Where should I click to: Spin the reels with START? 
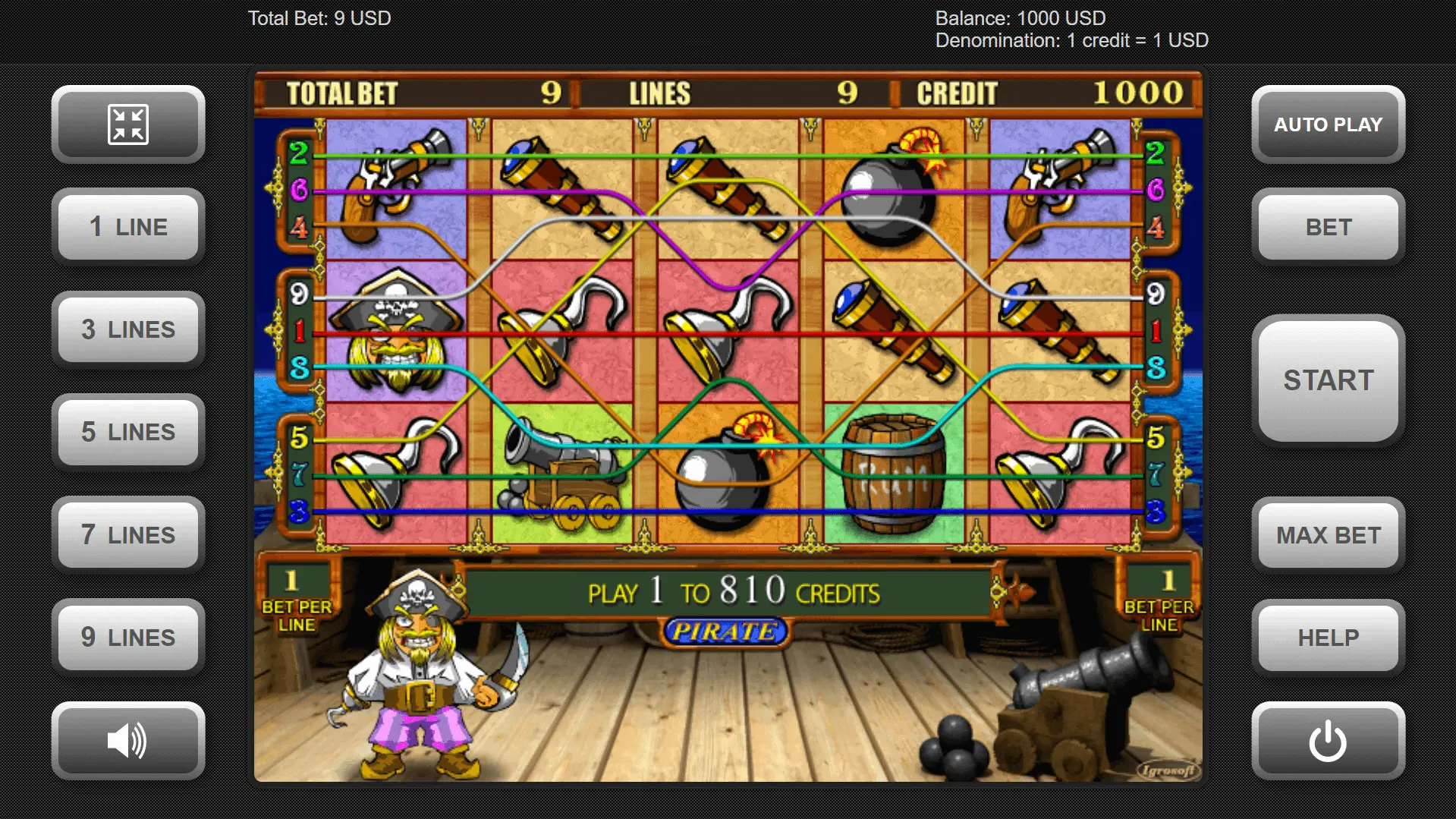click(1328, 380)
